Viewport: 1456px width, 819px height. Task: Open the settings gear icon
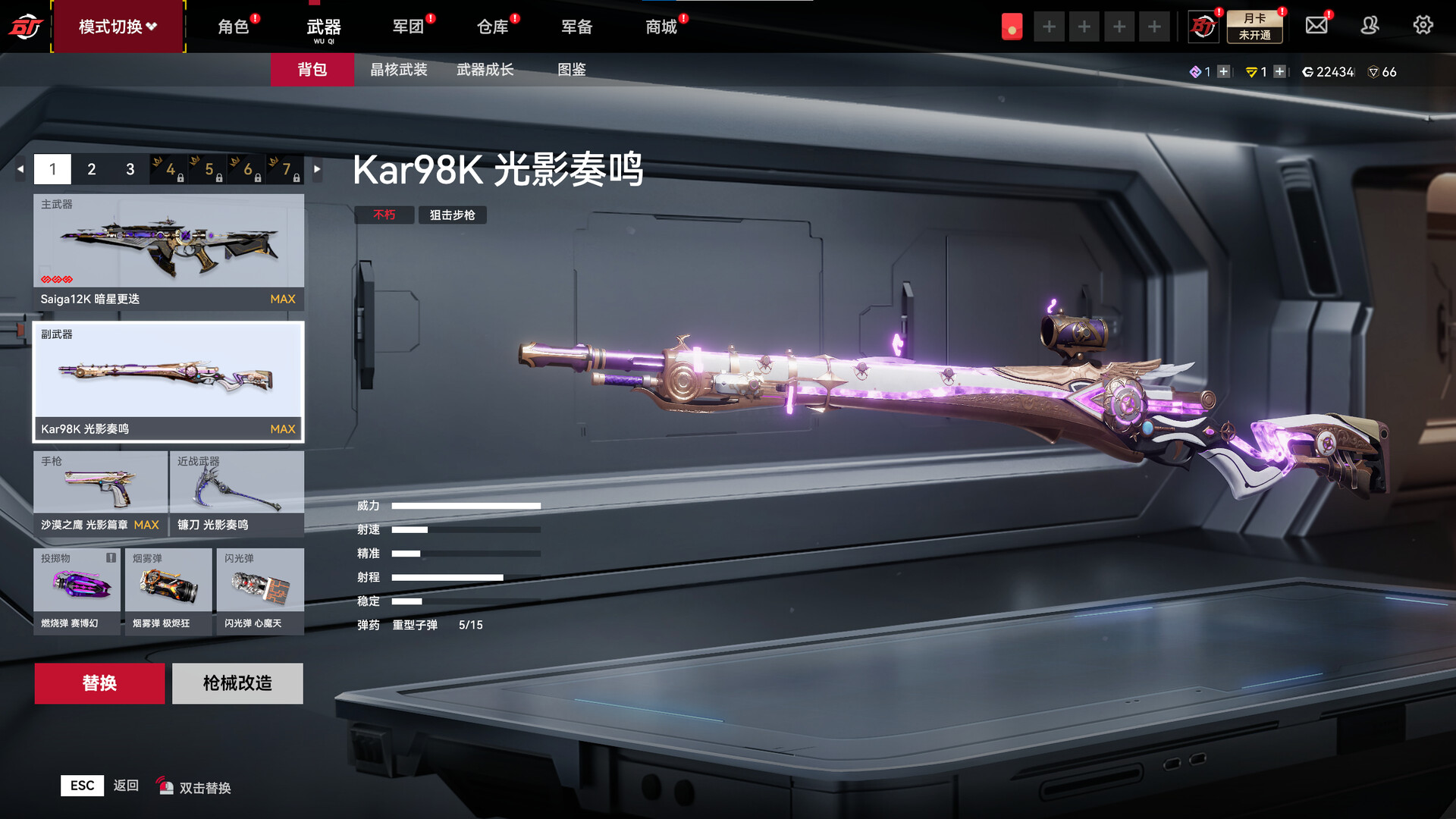coord(1423,26)
